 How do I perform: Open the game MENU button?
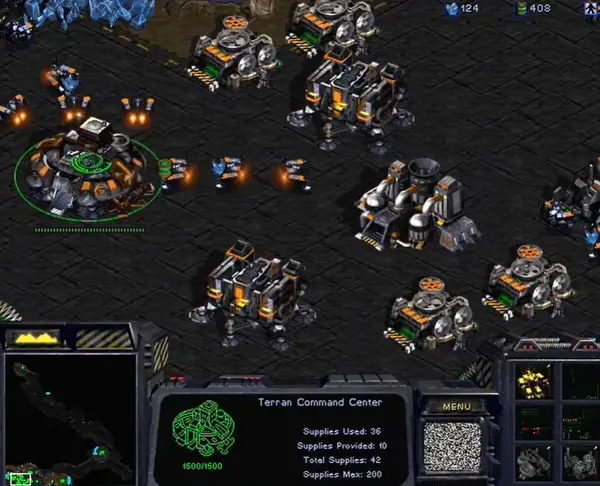(x=456, y=407)
